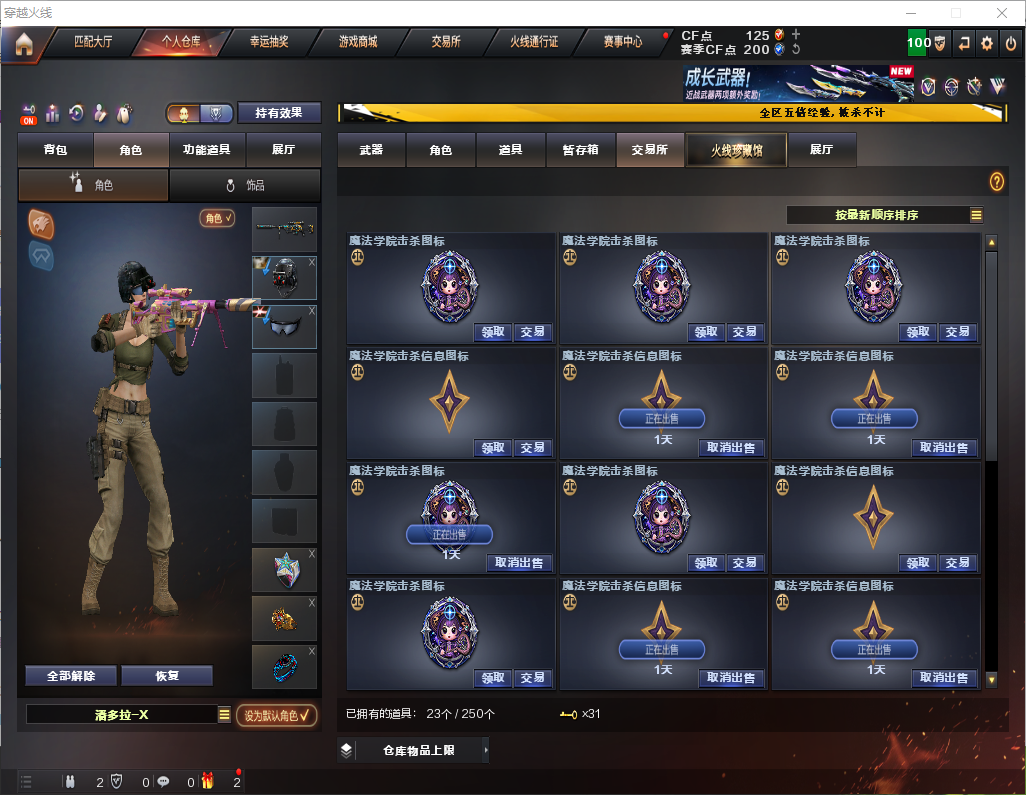Switch to the 武器 weapons tab
1026x795 pixels.
(x=371, y=150)
